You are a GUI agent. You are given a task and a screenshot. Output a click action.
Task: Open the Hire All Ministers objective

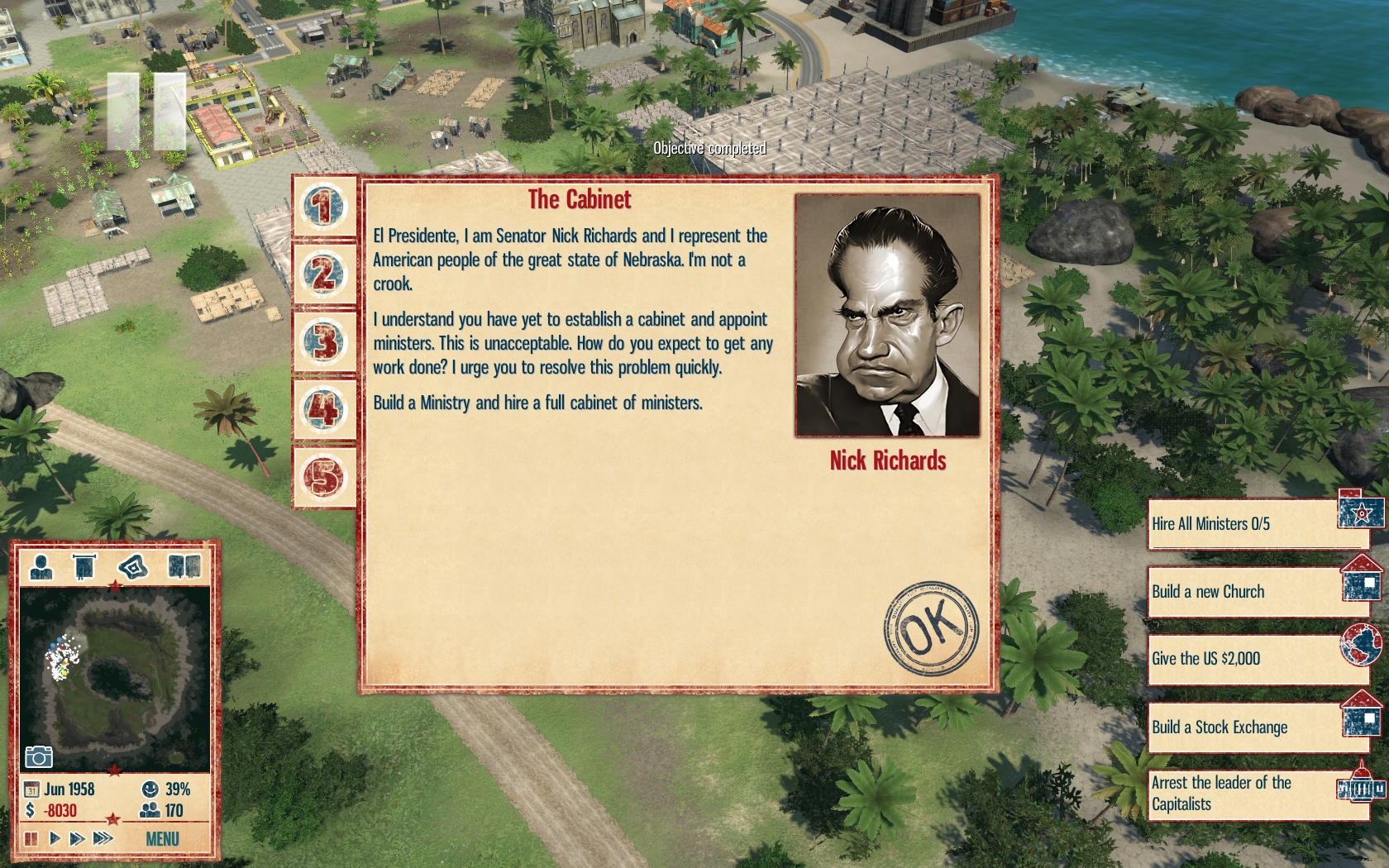coord(1257,524)
